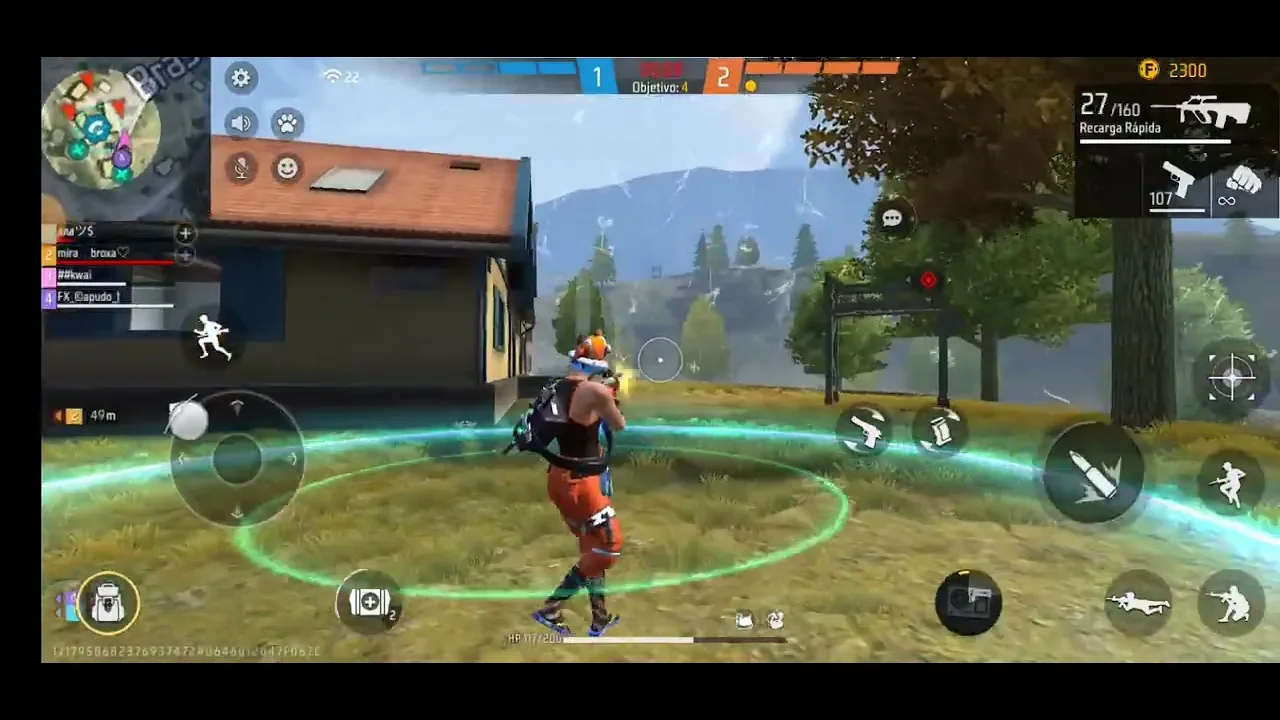
Task: Tap the paw pet button
Action: click(288, 123)
